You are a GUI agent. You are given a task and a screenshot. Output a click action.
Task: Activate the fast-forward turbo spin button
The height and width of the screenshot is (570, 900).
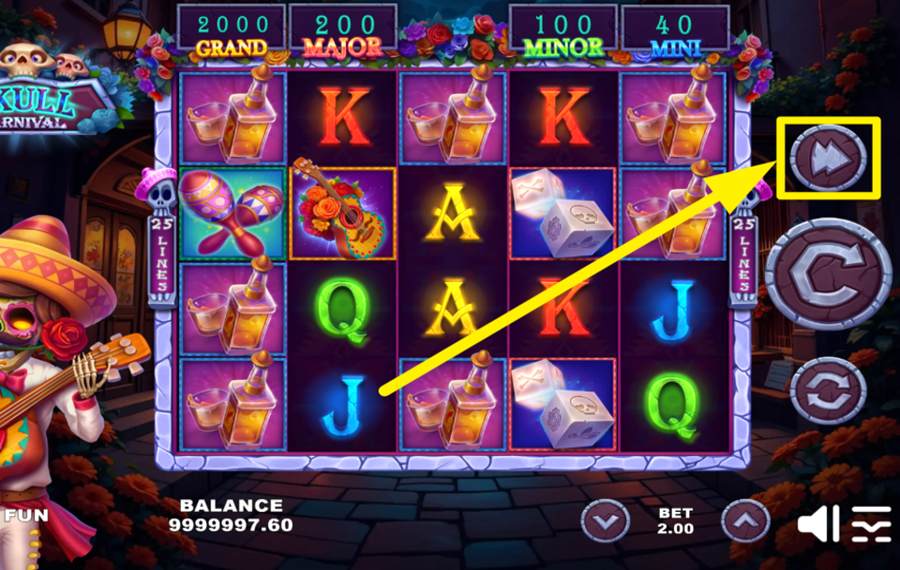coord(828,157)
